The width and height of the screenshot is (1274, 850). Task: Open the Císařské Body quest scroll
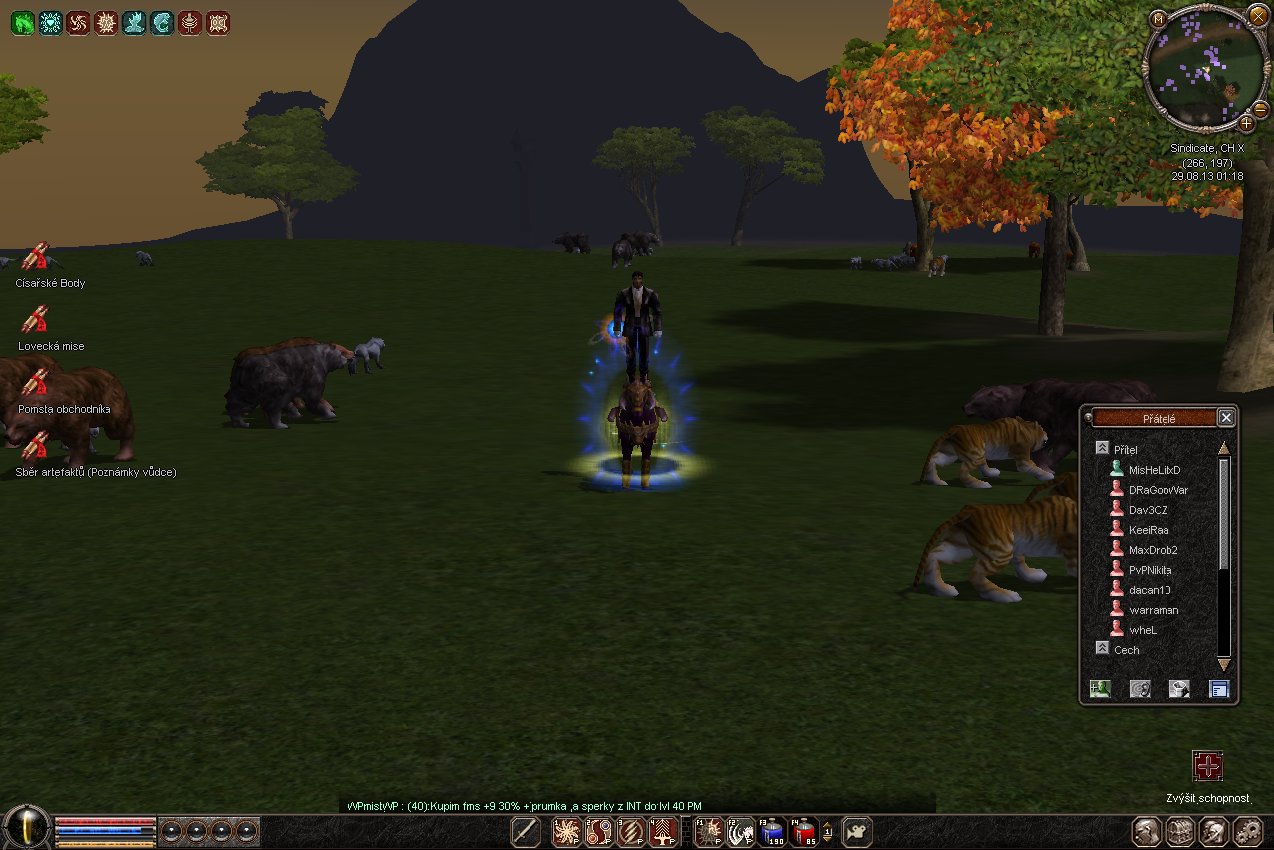click(36, 257)
